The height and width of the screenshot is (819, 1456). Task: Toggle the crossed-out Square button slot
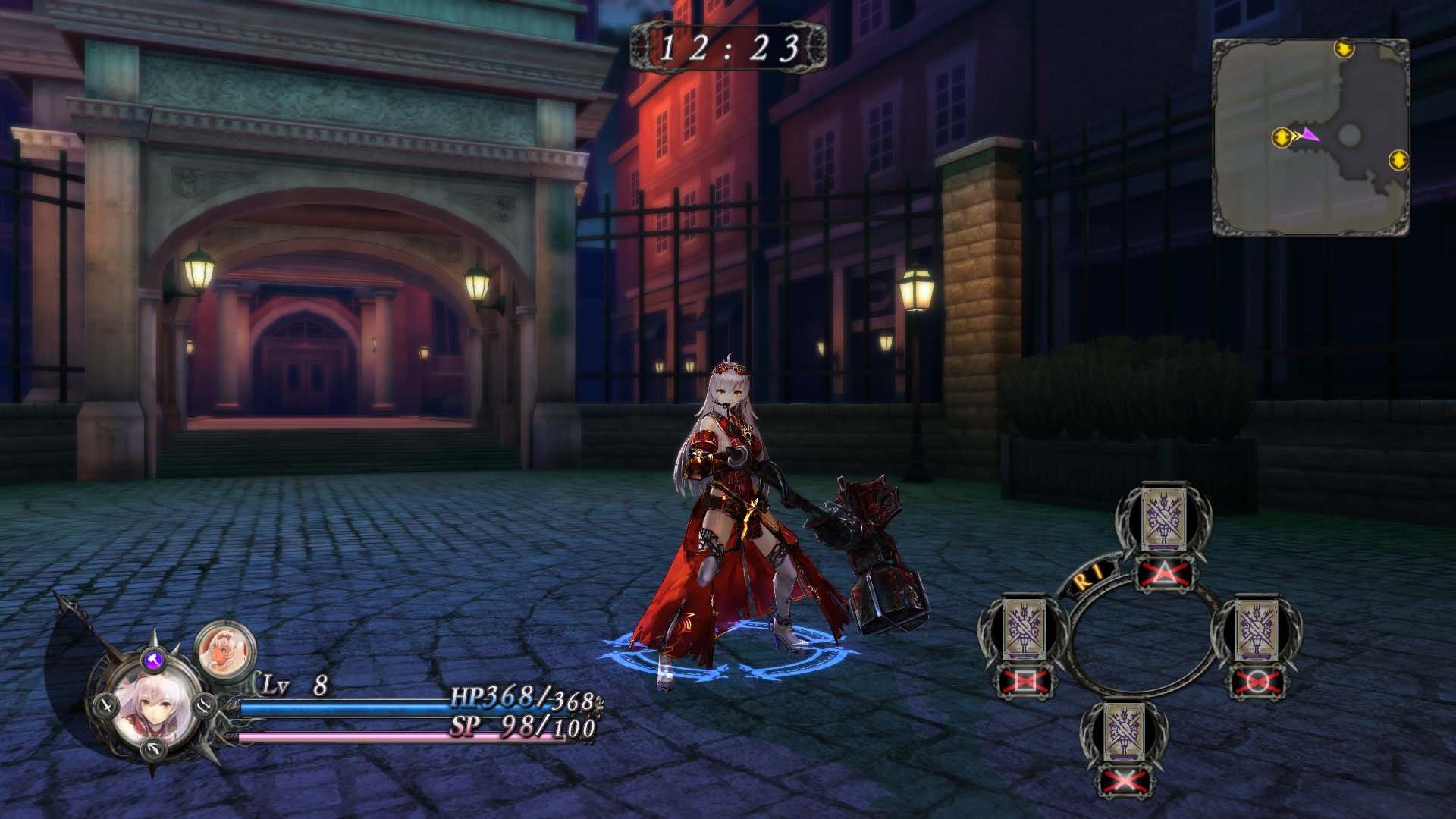tap(1025, 680)
